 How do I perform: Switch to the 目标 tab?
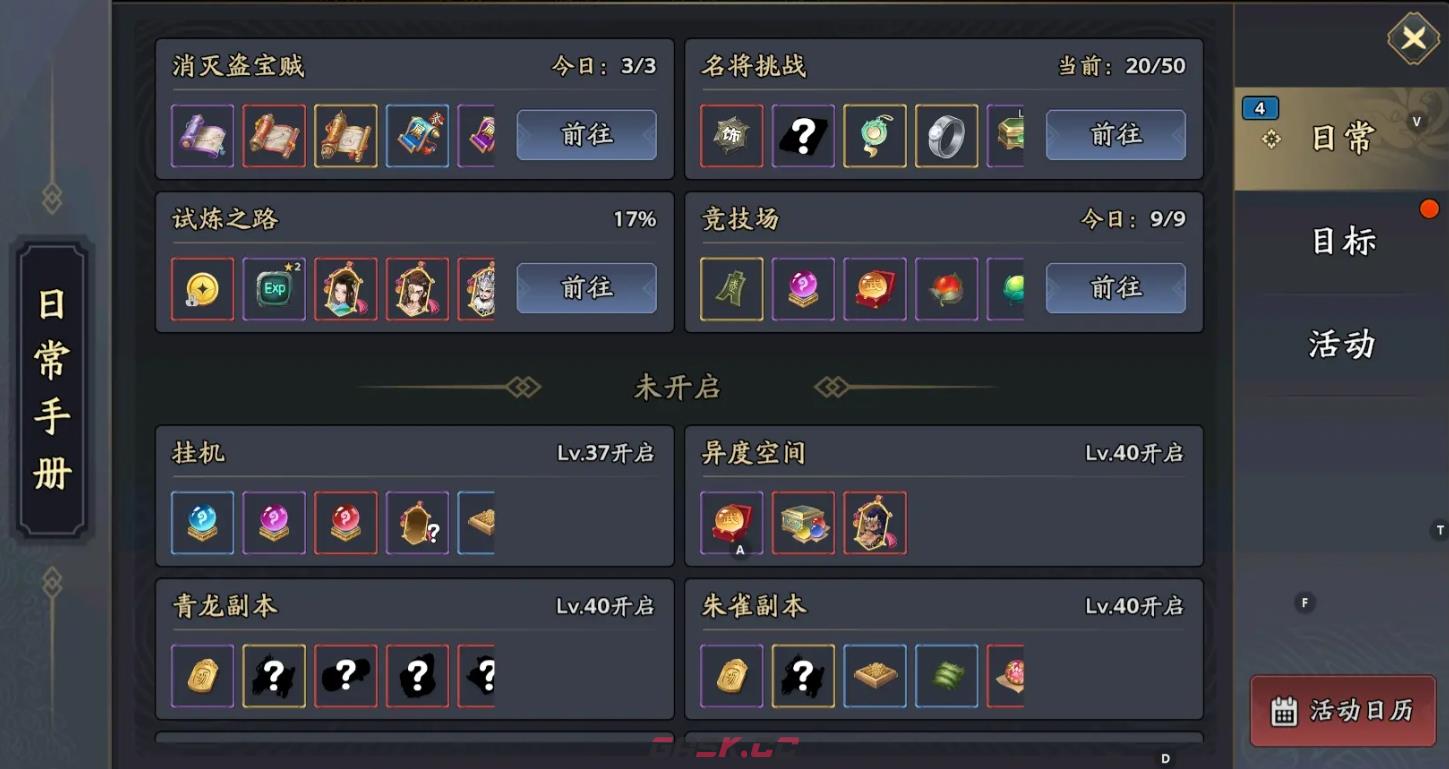[1341, 241]
